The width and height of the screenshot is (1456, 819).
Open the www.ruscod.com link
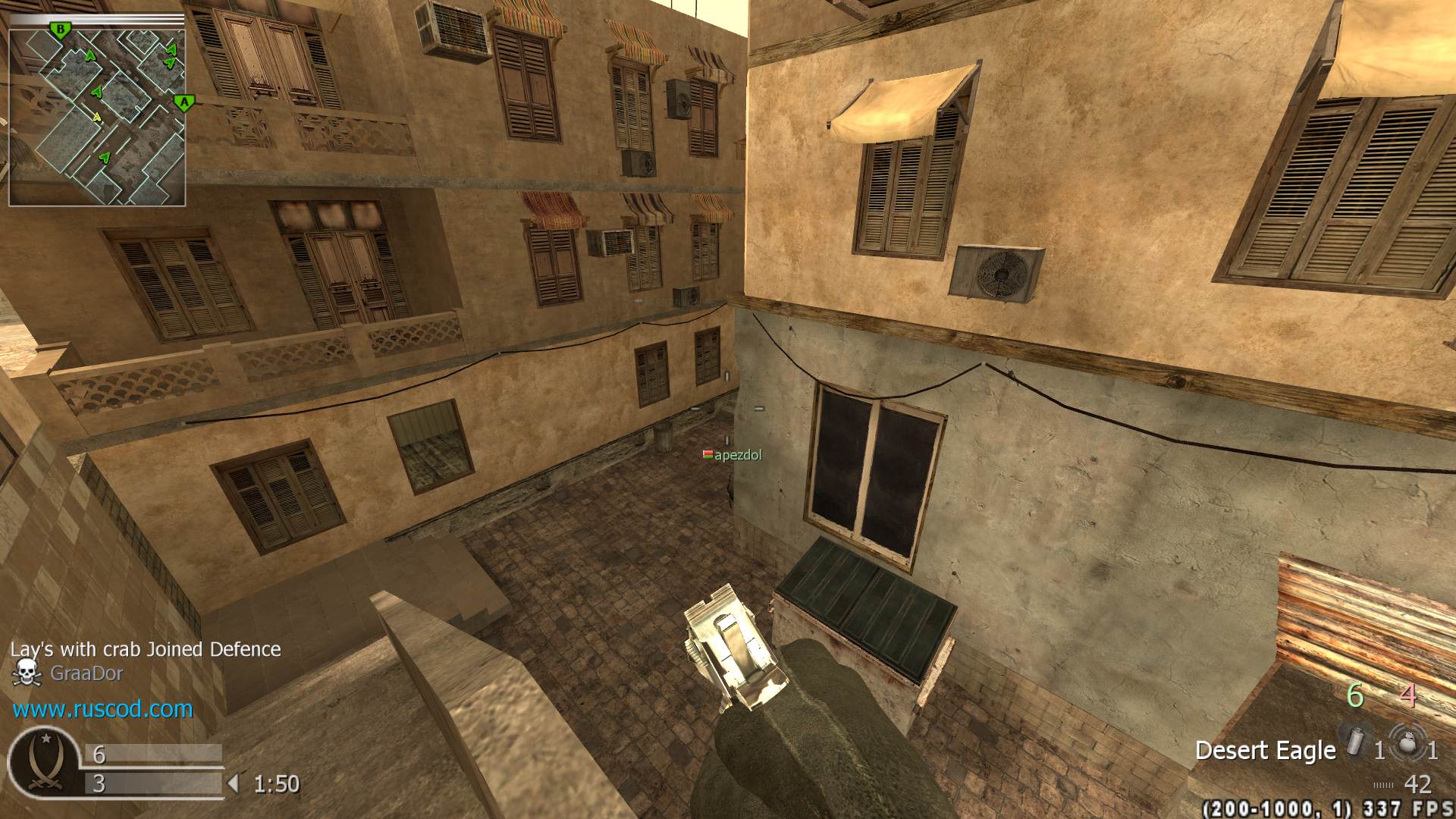102,709
